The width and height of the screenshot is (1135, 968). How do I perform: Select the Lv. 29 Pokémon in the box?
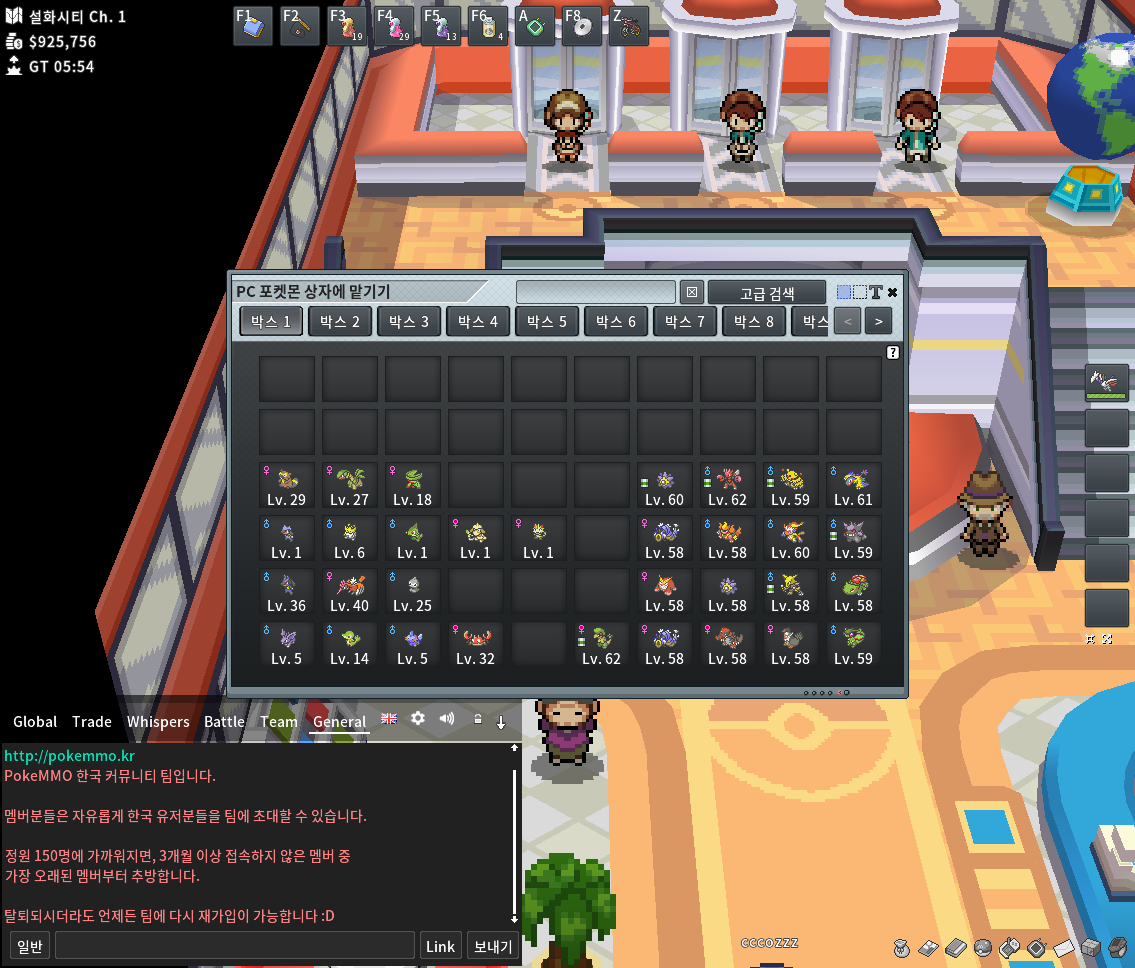click(x=287, y=486)
